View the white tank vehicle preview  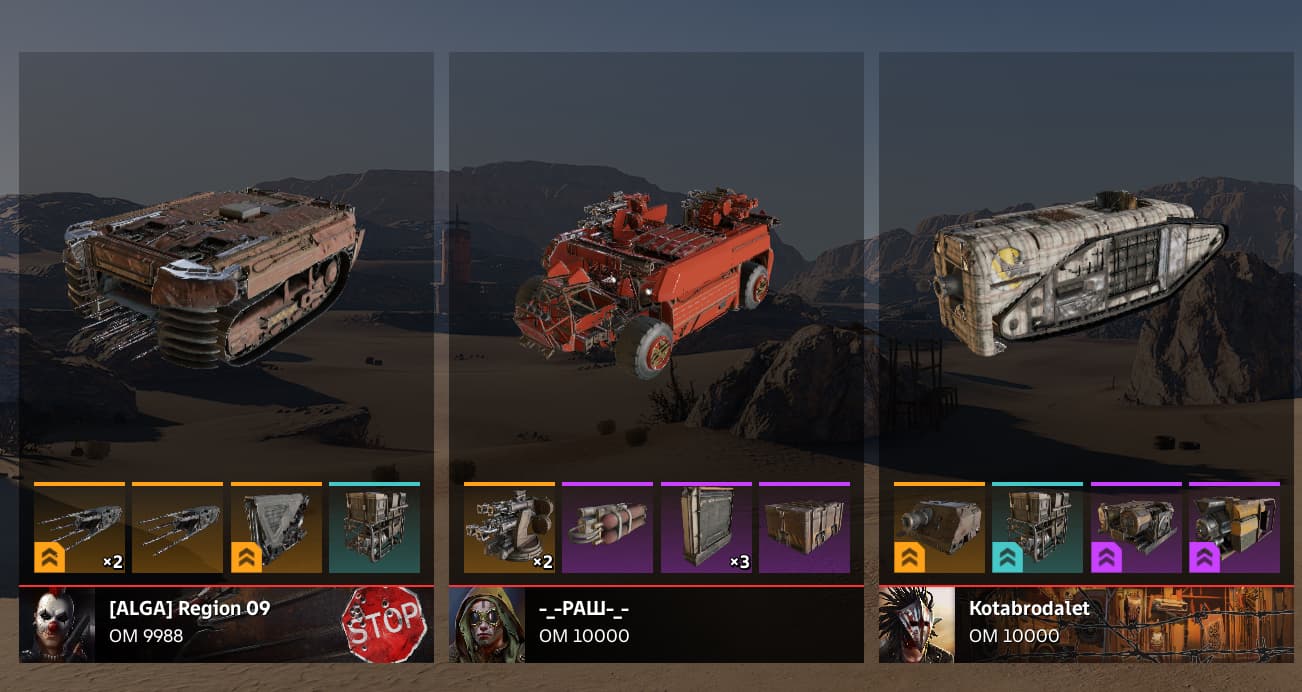coord(1078,270)
